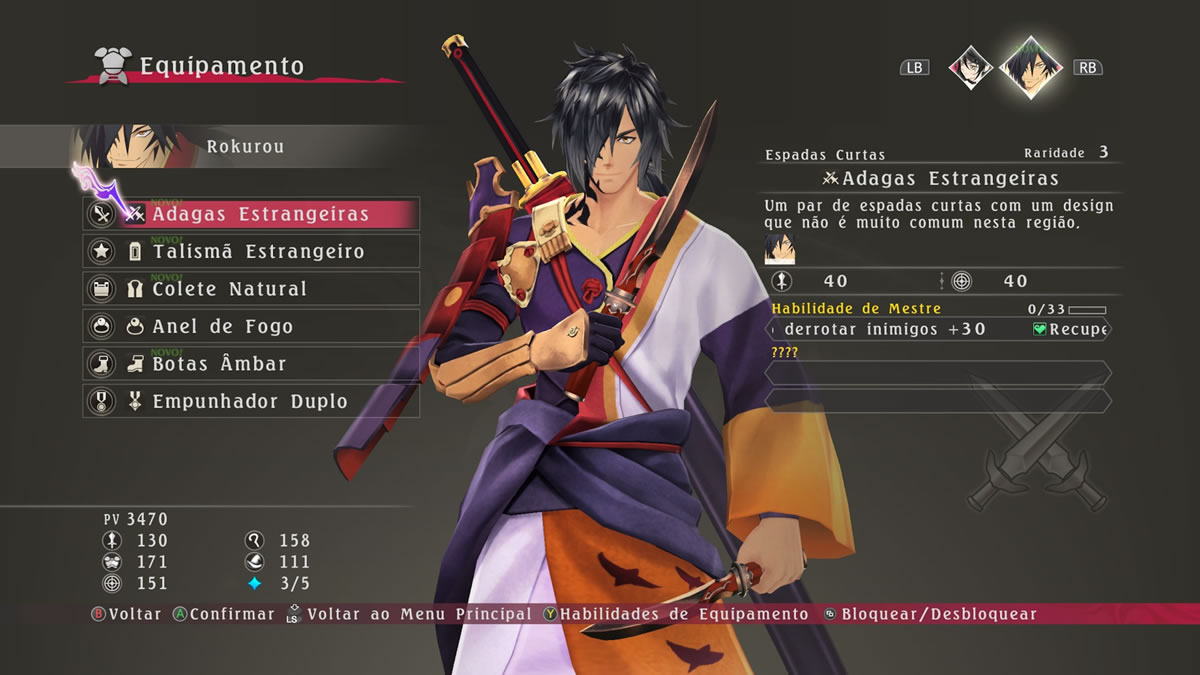
Task: Open the Anel de Fogo ring slot
Action: click(251, 327)
